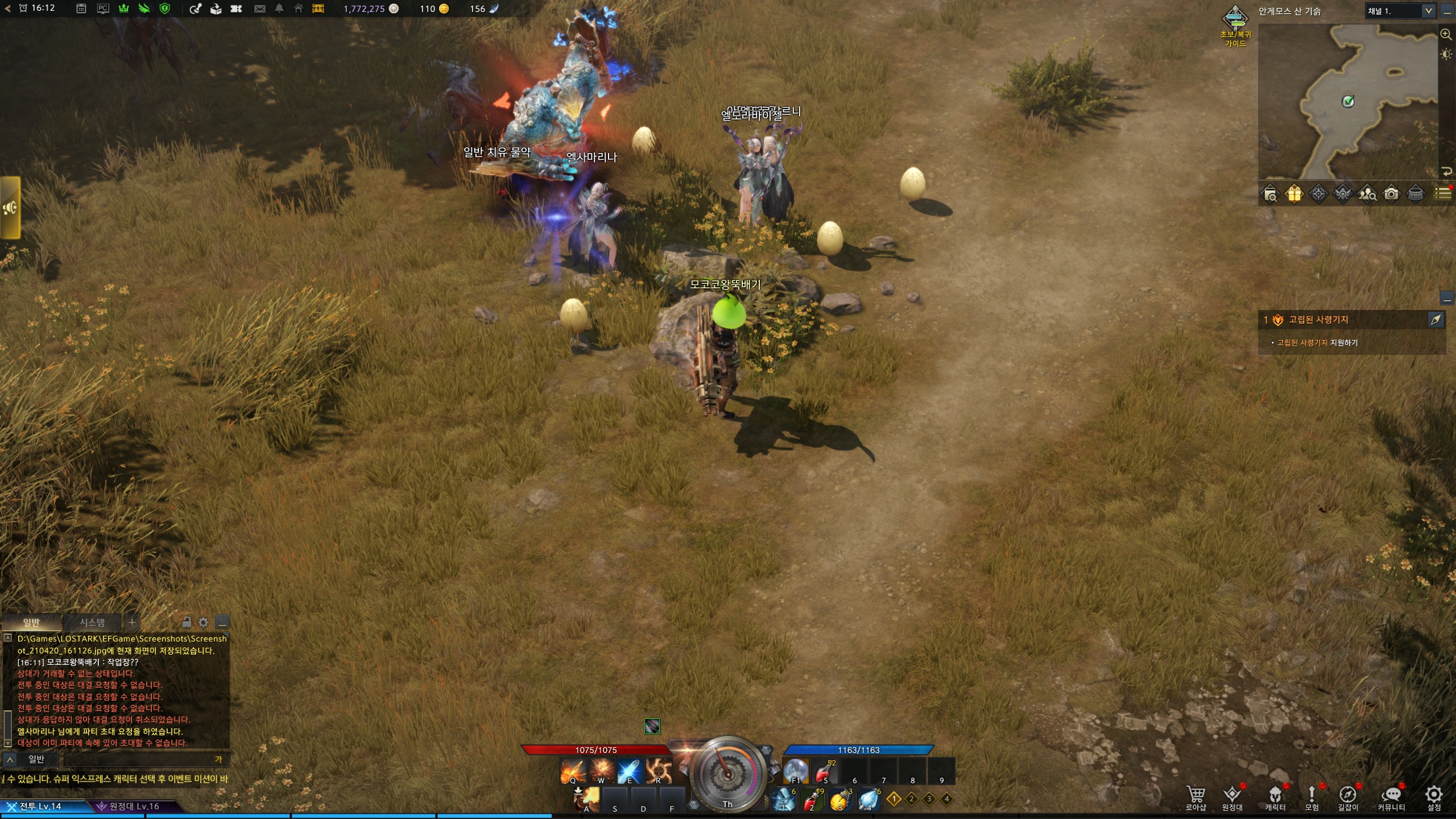Image resolution: width=1456 pixels, height=819 pixels.
Task: Open the calendar icon in top bar
Action: click(x=81, y=9)
